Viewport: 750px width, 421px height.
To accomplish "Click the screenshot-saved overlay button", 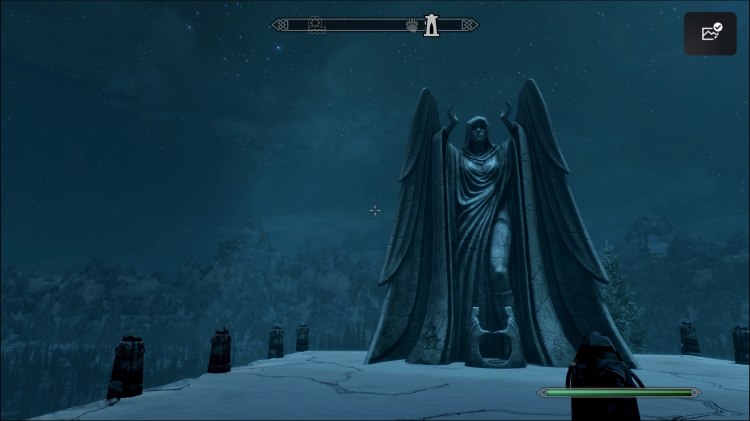I will pyautogui.click(x=710, y=33).
